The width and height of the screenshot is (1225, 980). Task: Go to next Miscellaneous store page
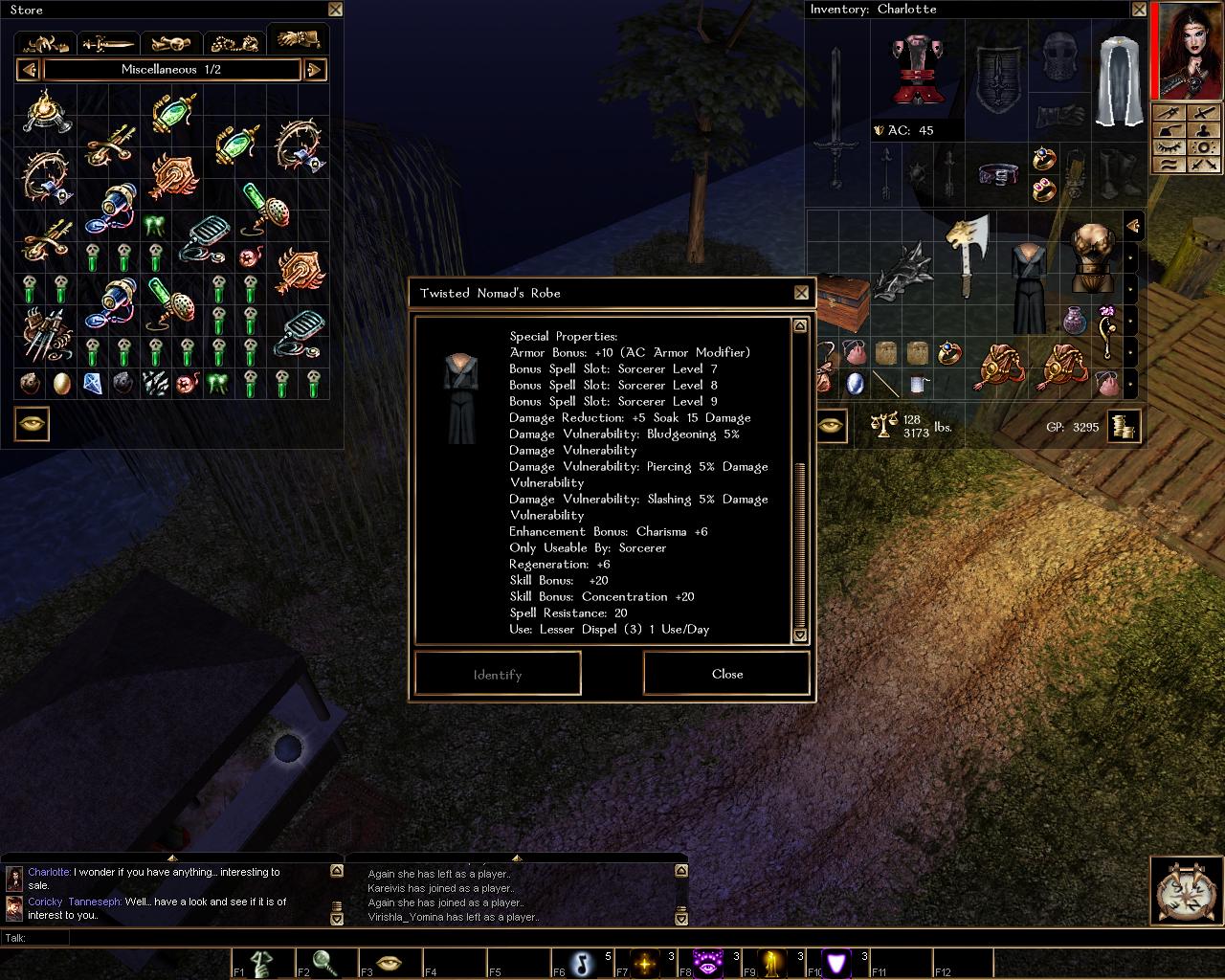pos(315,70)
